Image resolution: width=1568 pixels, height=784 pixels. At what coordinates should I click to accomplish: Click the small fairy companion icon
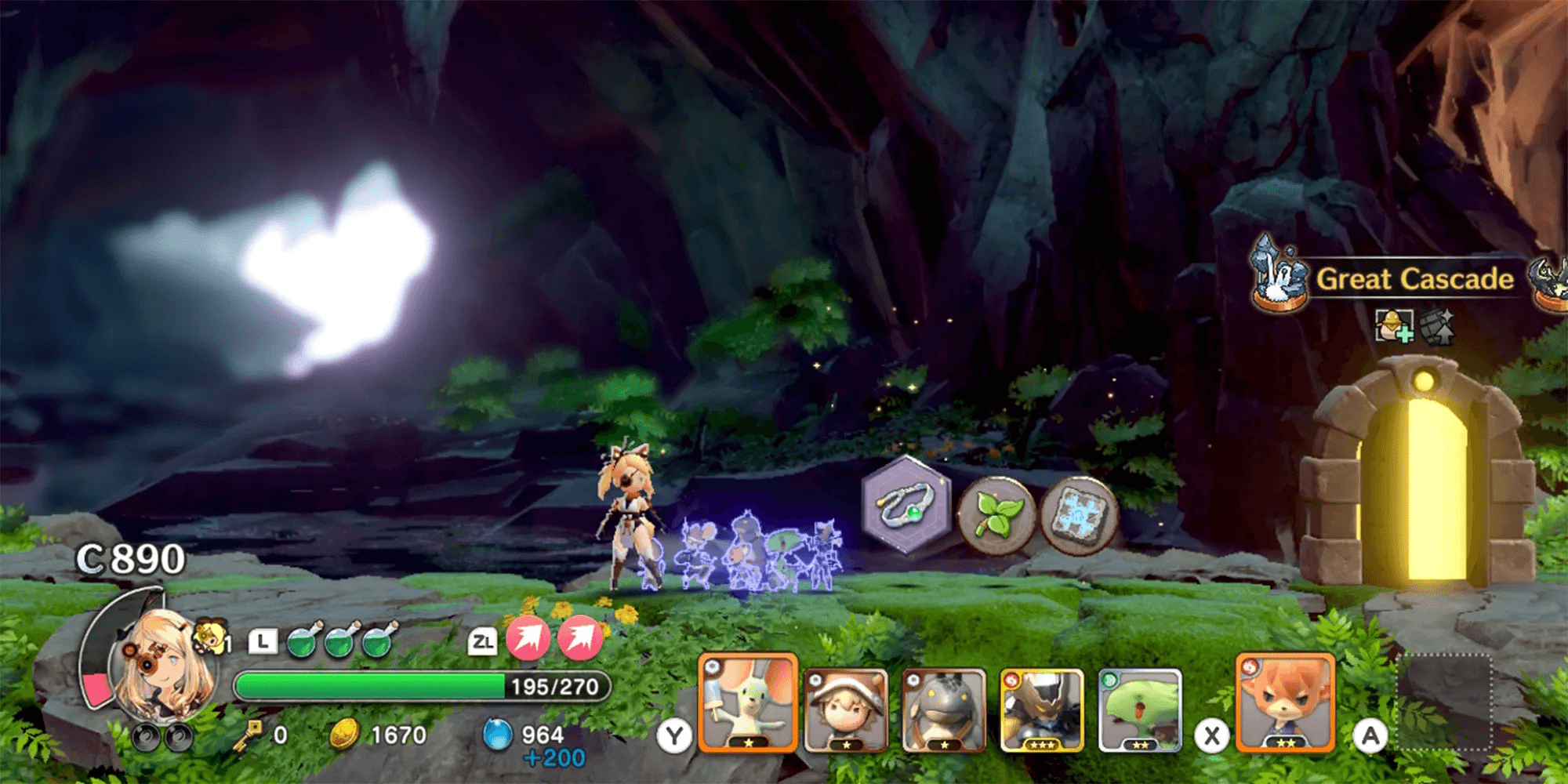coord(210,635)
